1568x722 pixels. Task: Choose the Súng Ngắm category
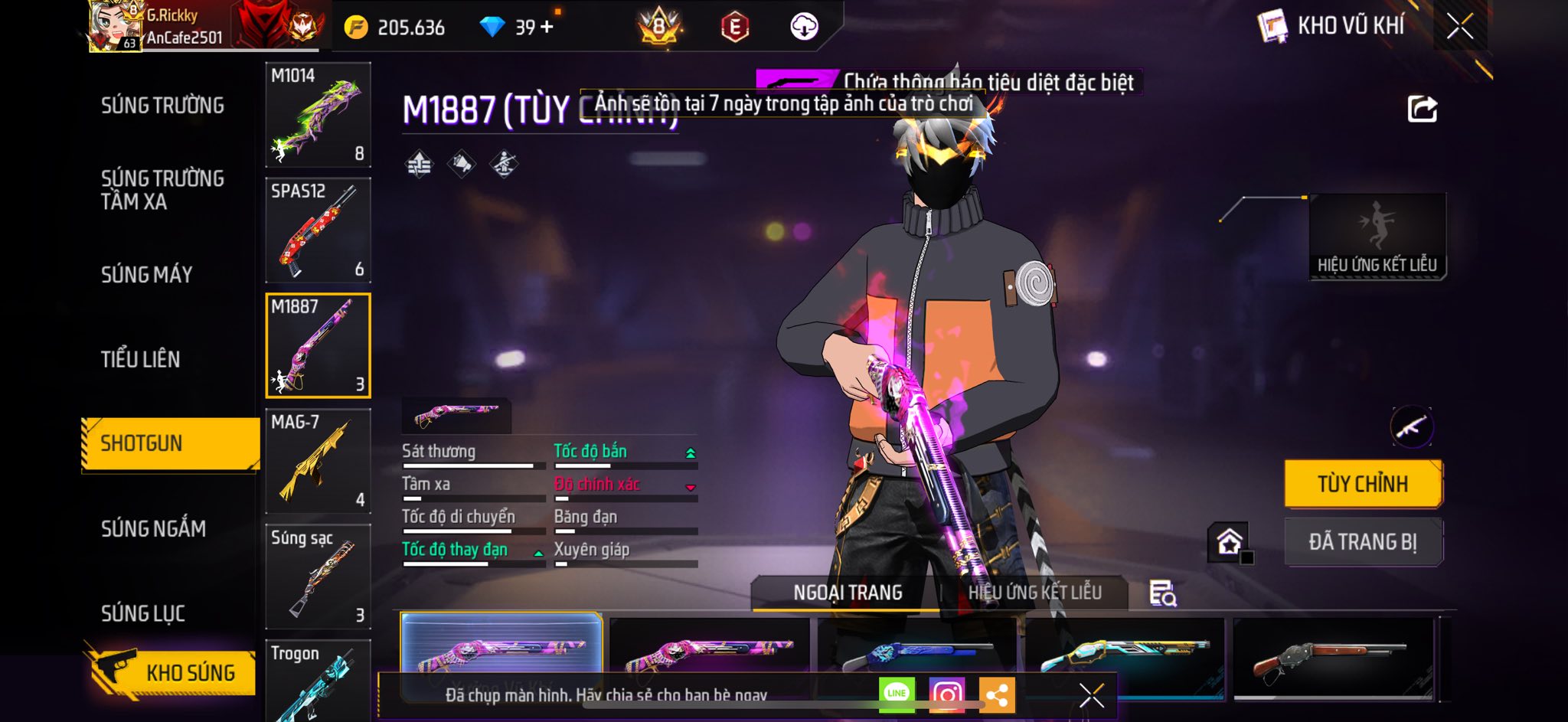point(154,528)
